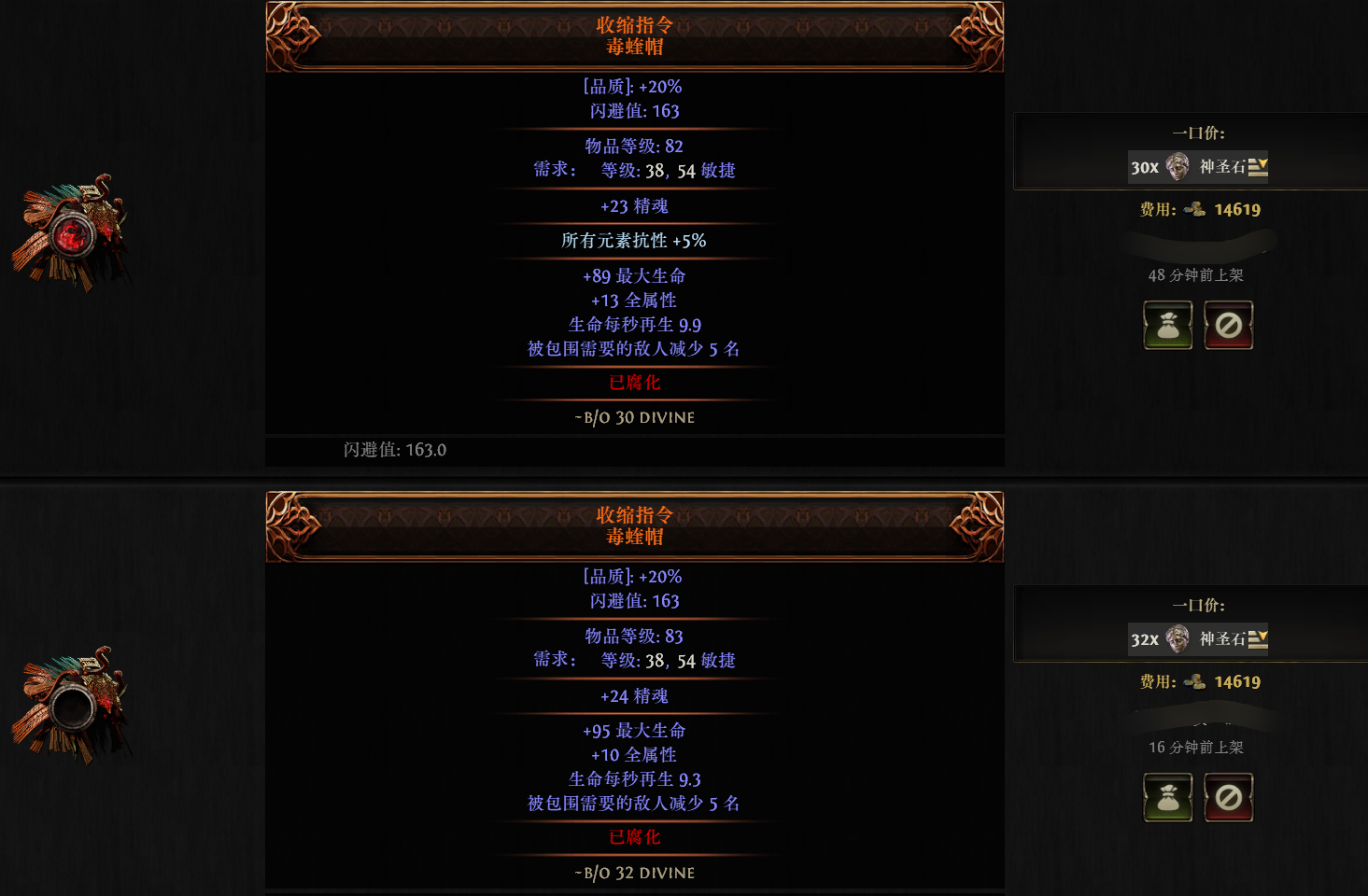Click the gold stack icon after 神圣石 in second price
1368x896 pixels.
click(x=1259, y=639)
